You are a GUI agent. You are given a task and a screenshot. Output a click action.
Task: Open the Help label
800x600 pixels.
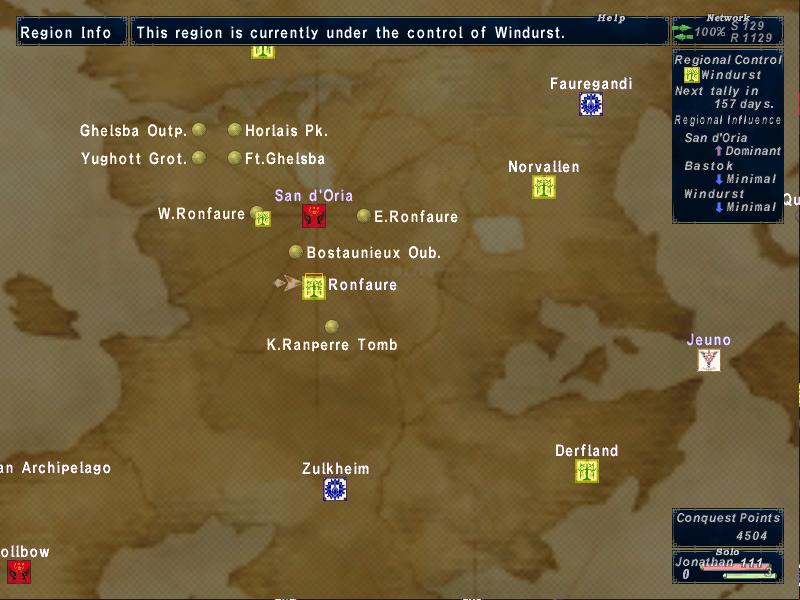(x=611, y=18)
